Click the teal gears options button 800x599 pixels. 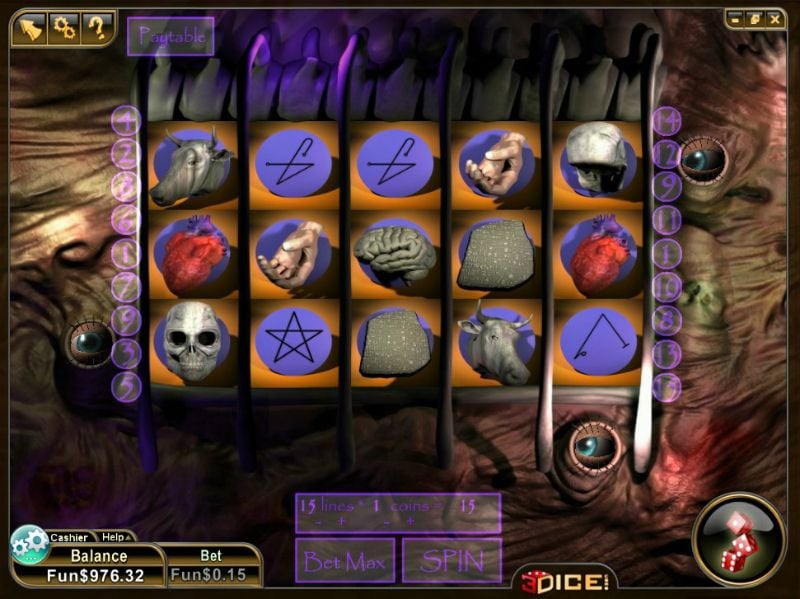pos(29,545)
